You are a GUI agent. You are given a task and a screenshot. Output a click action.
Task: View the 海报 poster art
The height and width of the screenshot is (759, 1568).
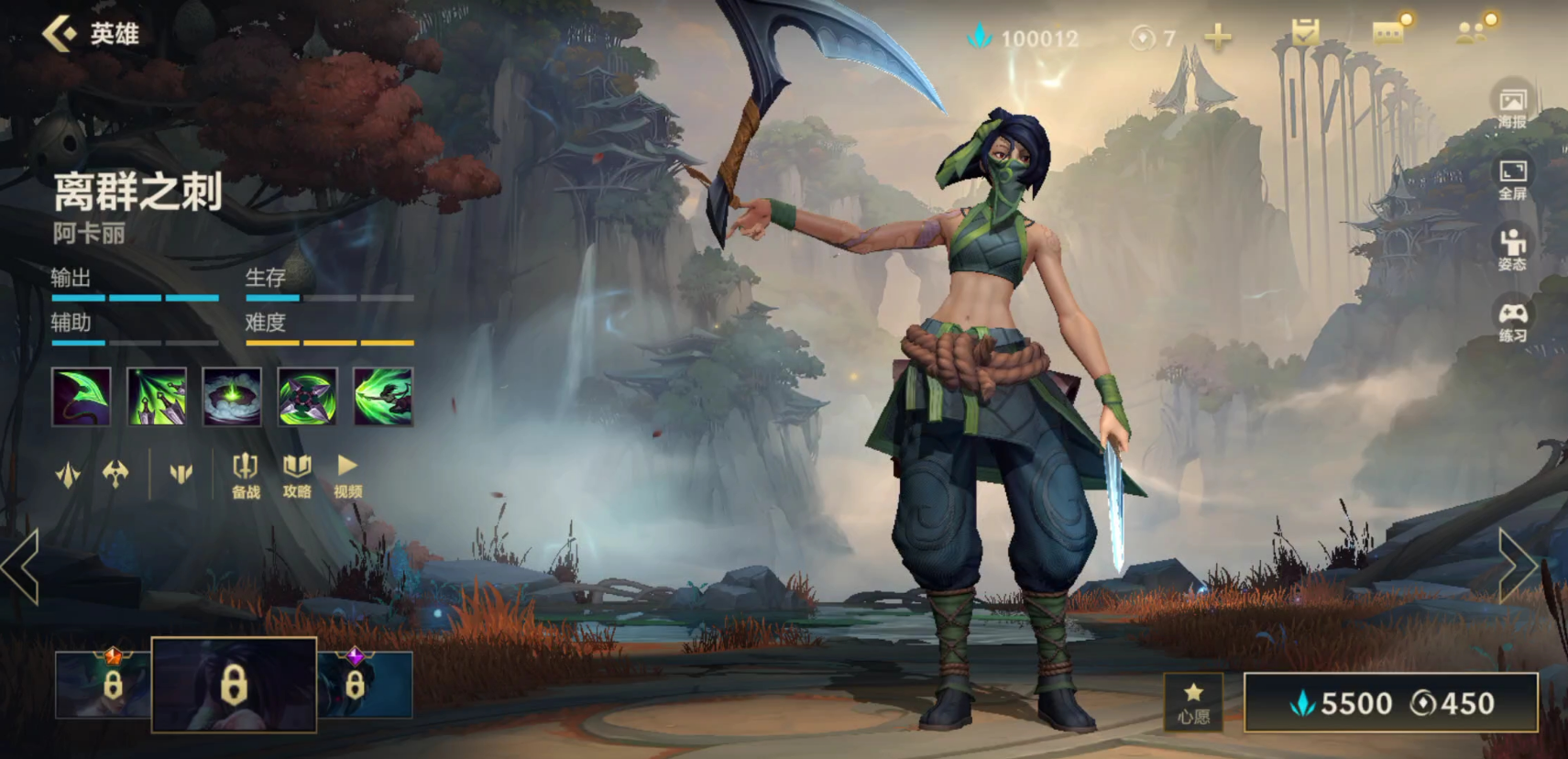pyautogui.click(x=1512, y=108)
